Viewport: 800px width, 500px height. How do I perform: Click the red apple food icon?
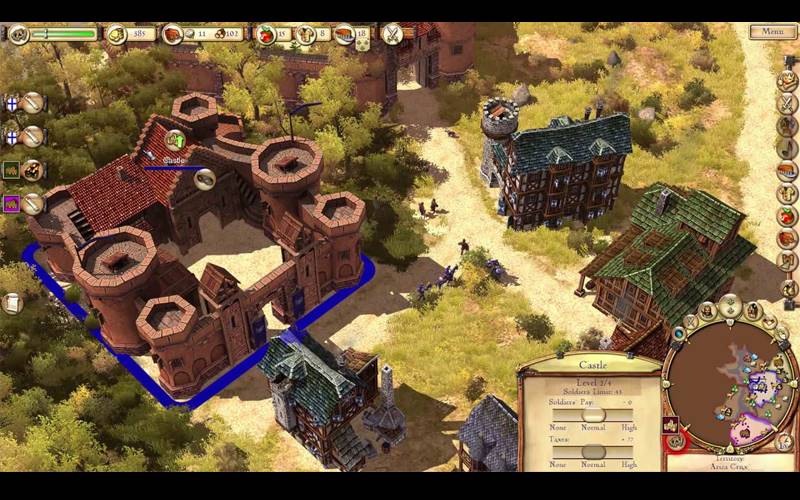pos(267,34)
